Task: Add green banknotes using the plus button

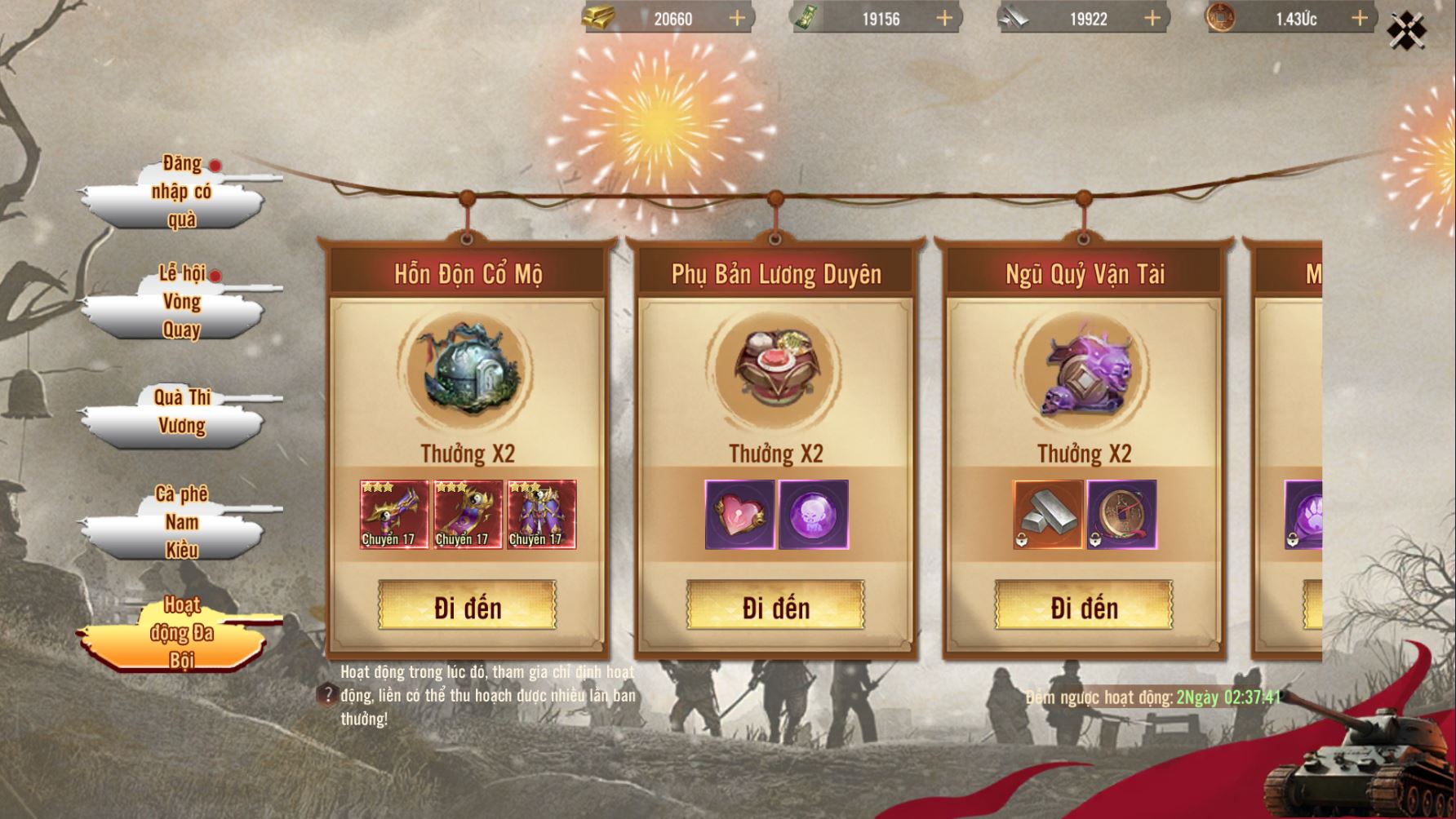Action: click(x=944, y=19)
